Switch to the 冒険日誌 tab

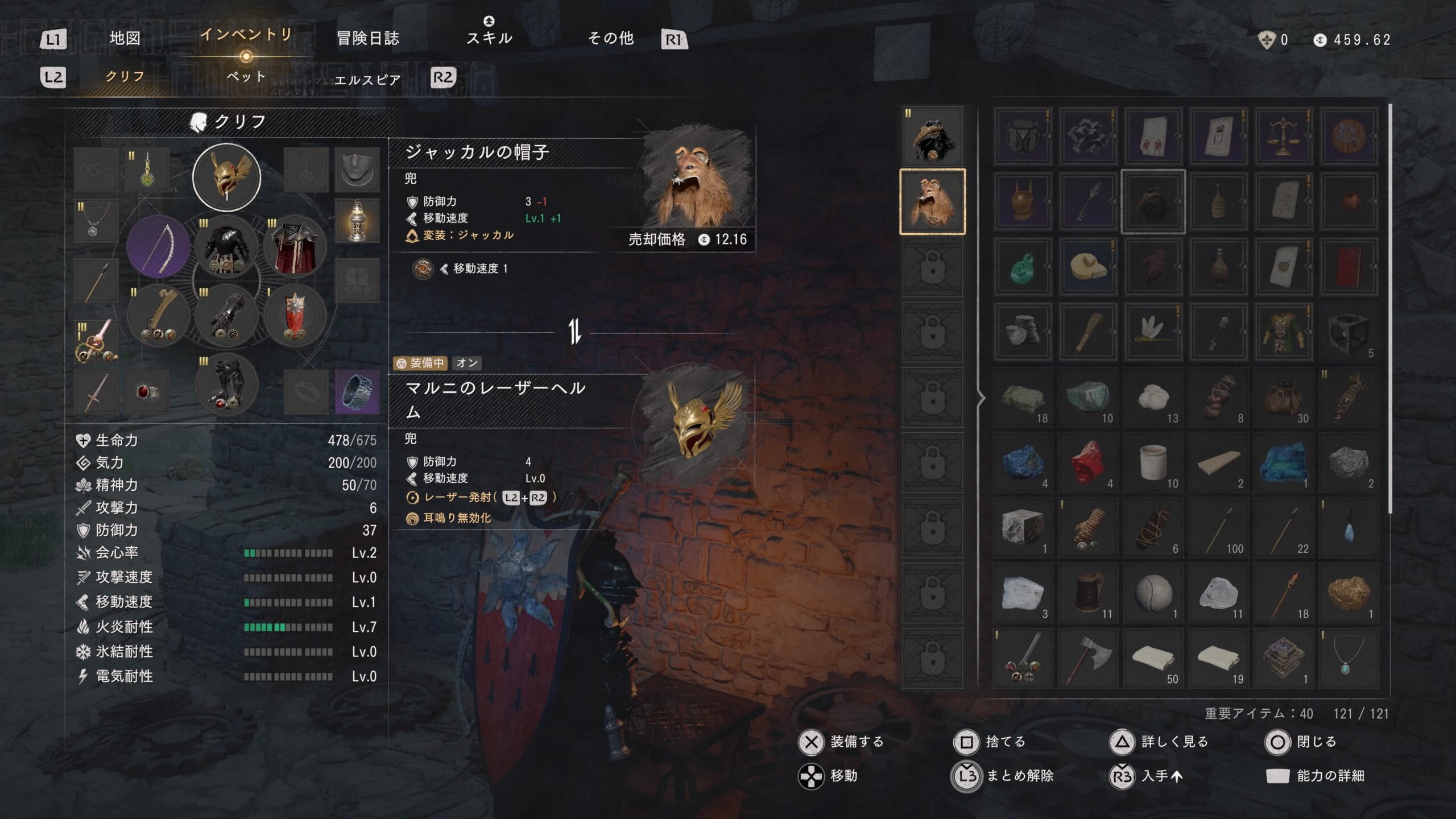(368, 38)
